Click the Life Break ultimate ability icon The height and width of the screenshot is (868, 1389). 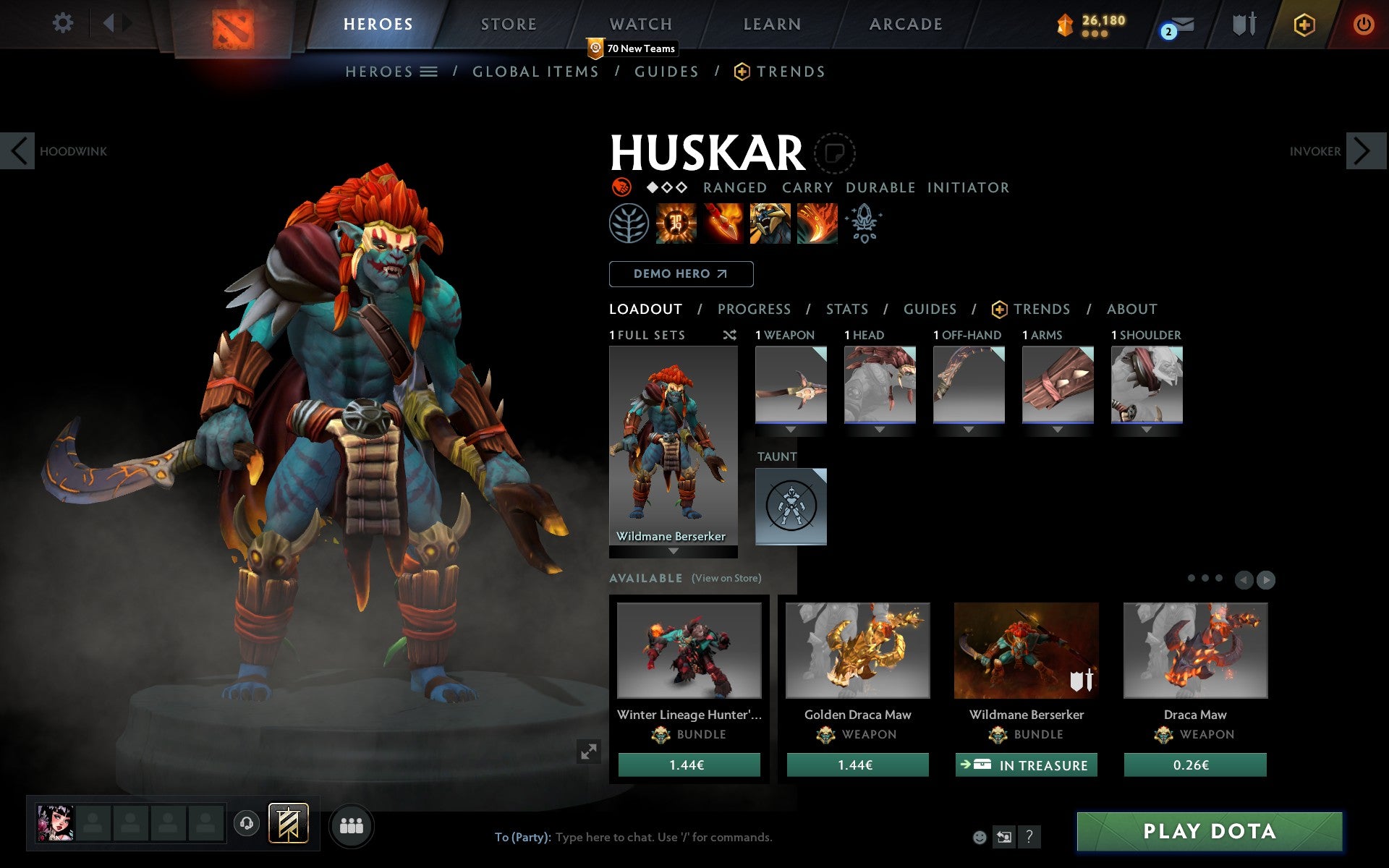click(x=818, y=224)
